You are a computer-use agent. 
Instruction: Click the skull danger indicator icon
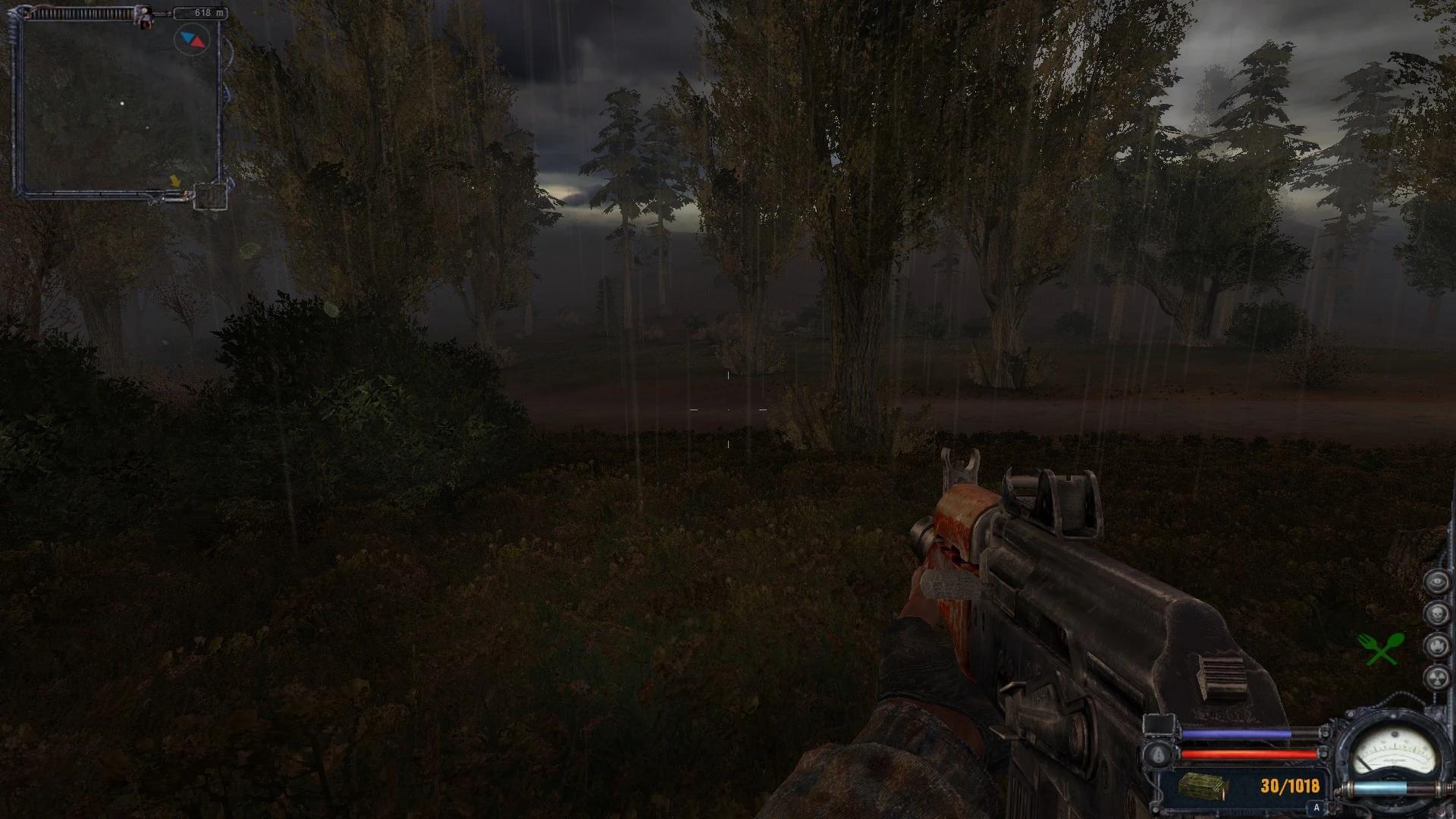(x=1436, y=613)
